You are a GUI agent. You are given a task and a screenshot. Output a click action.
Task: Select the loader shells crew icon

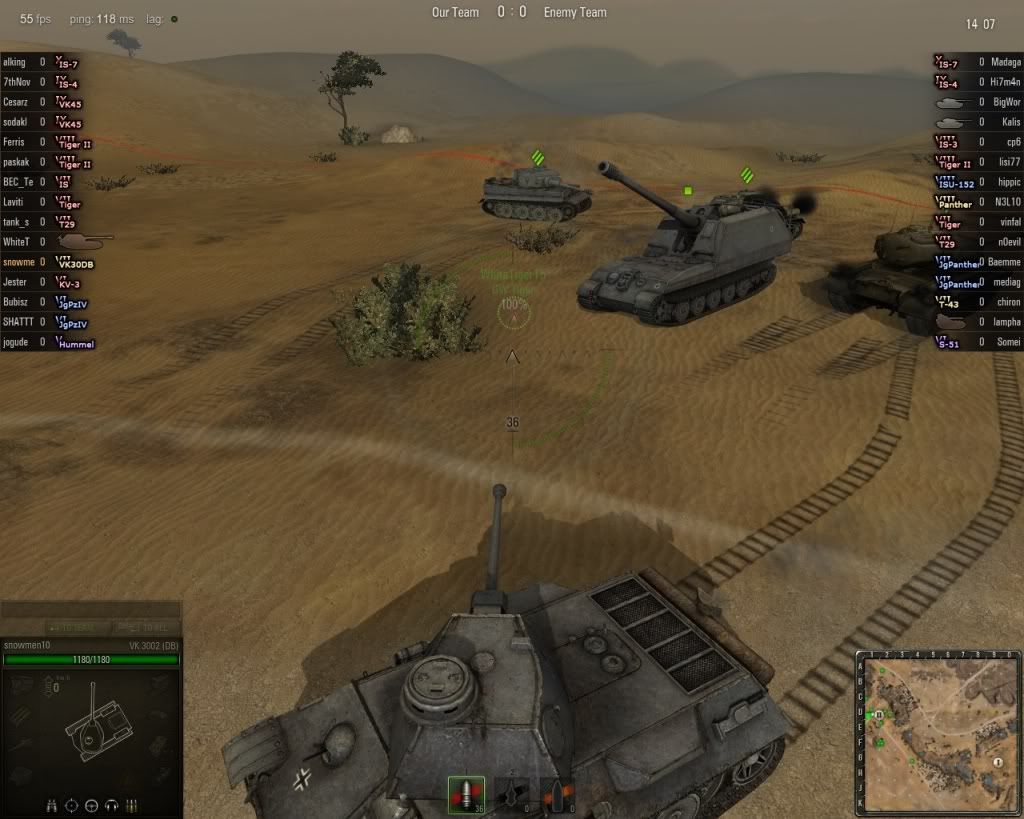pyautogui.click(x=131, y=805)
